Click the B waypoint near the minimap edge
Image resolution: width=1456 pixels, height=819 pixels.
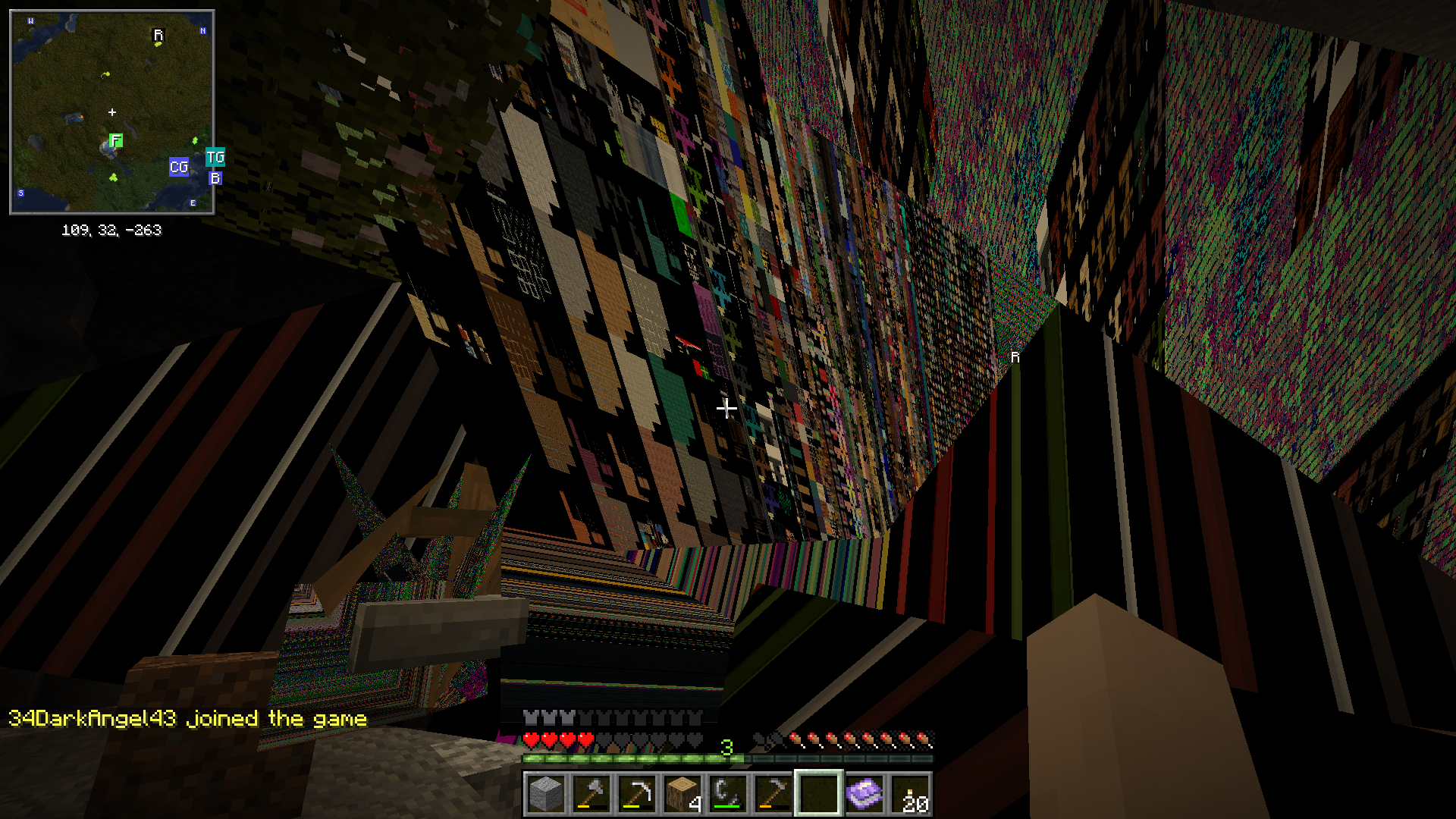[x=215, y=178]
